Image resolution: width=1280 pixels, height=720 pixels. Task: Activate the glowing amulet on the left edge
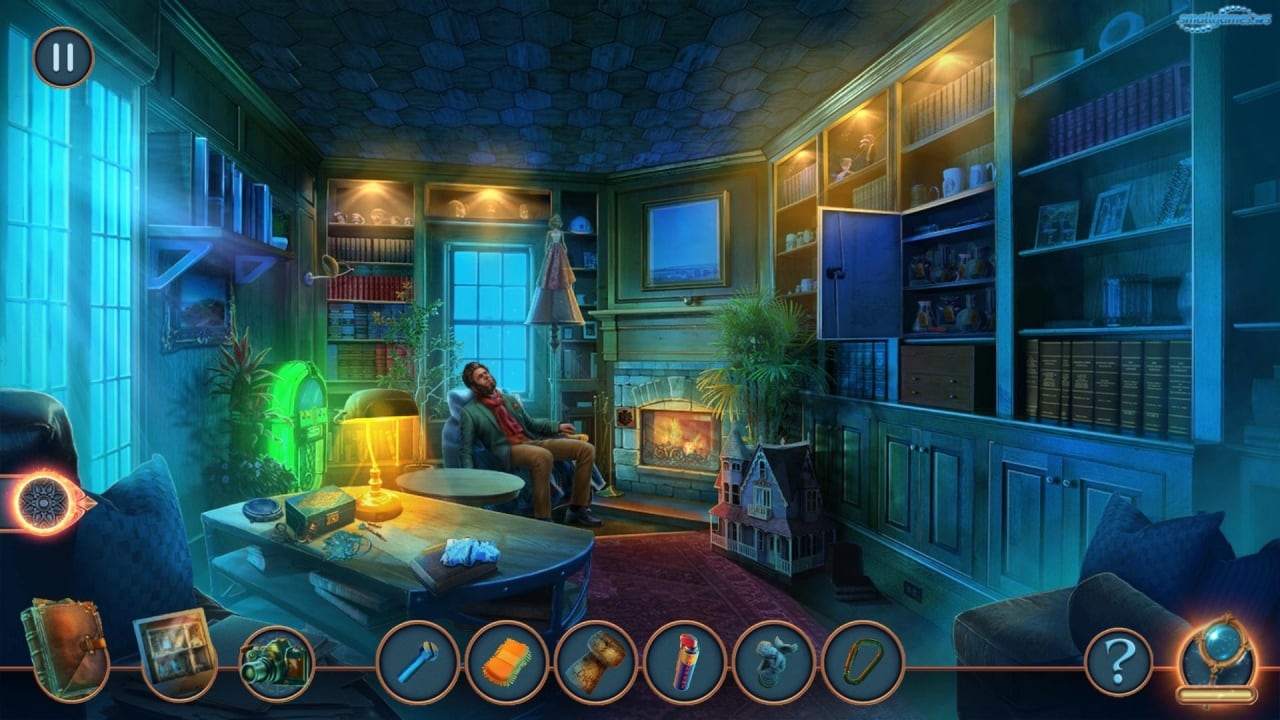[45, 503]
